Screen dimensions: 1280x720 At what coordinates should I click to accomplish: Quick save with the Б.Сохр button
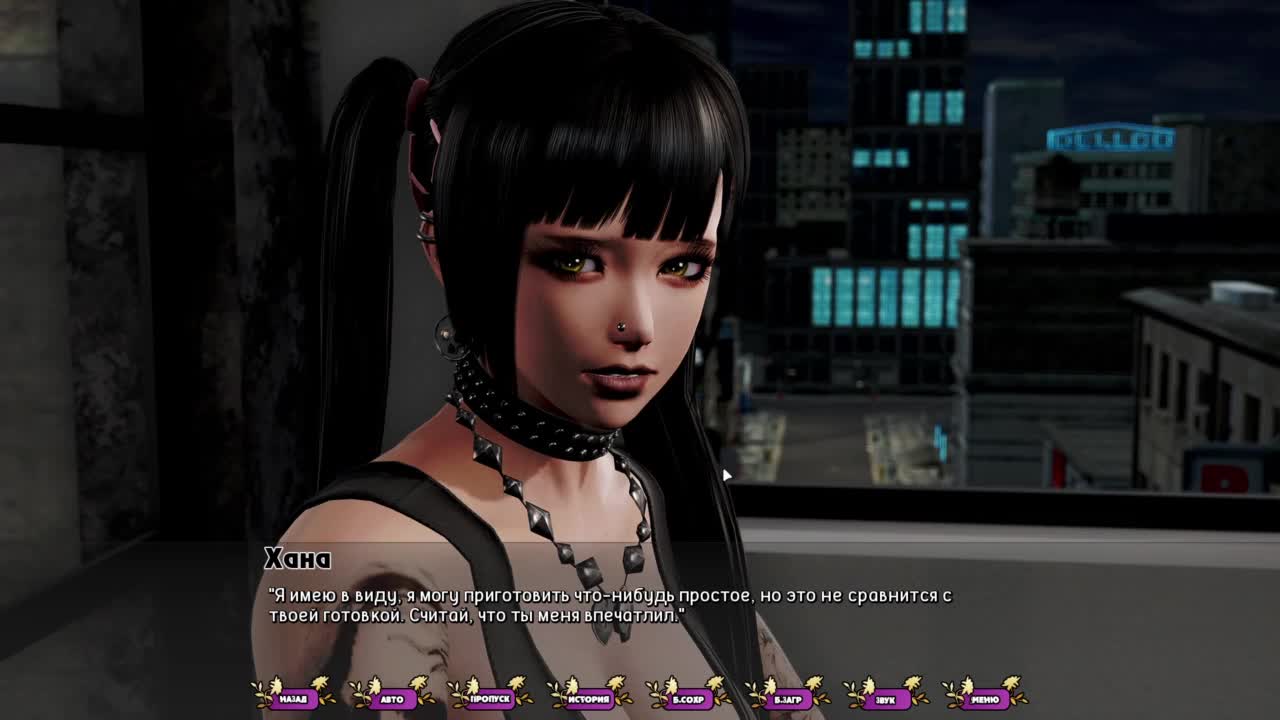688,699
